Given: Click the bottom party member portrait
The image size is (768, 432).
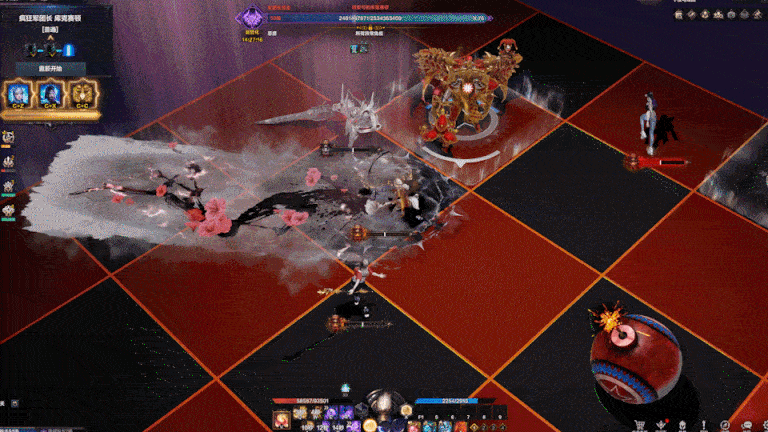Looking at the screenshot, I should point(8,210).
